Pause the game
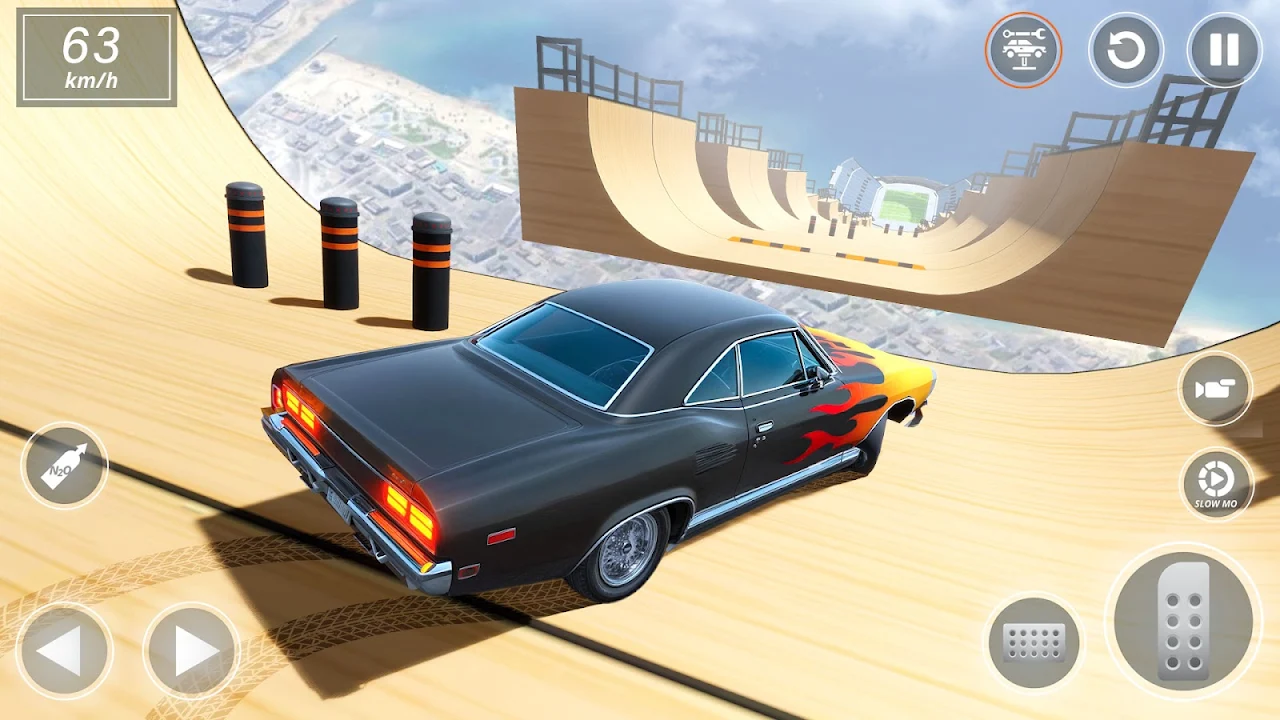 (1224, 49)
